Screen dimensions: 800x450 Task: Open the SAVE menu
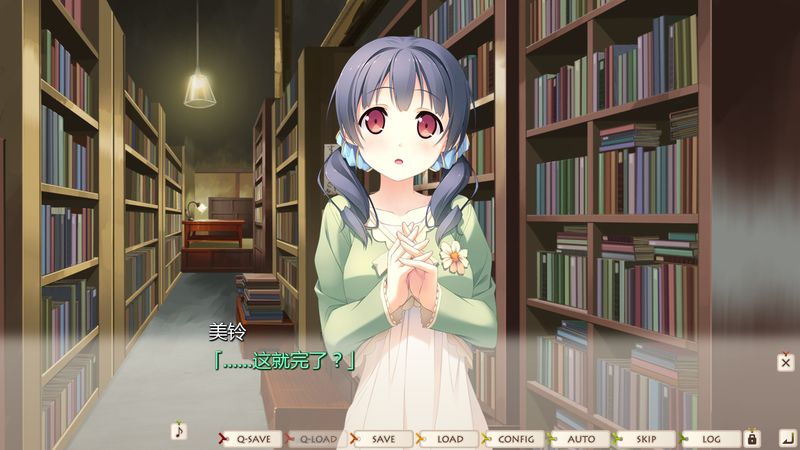(381, 439)
